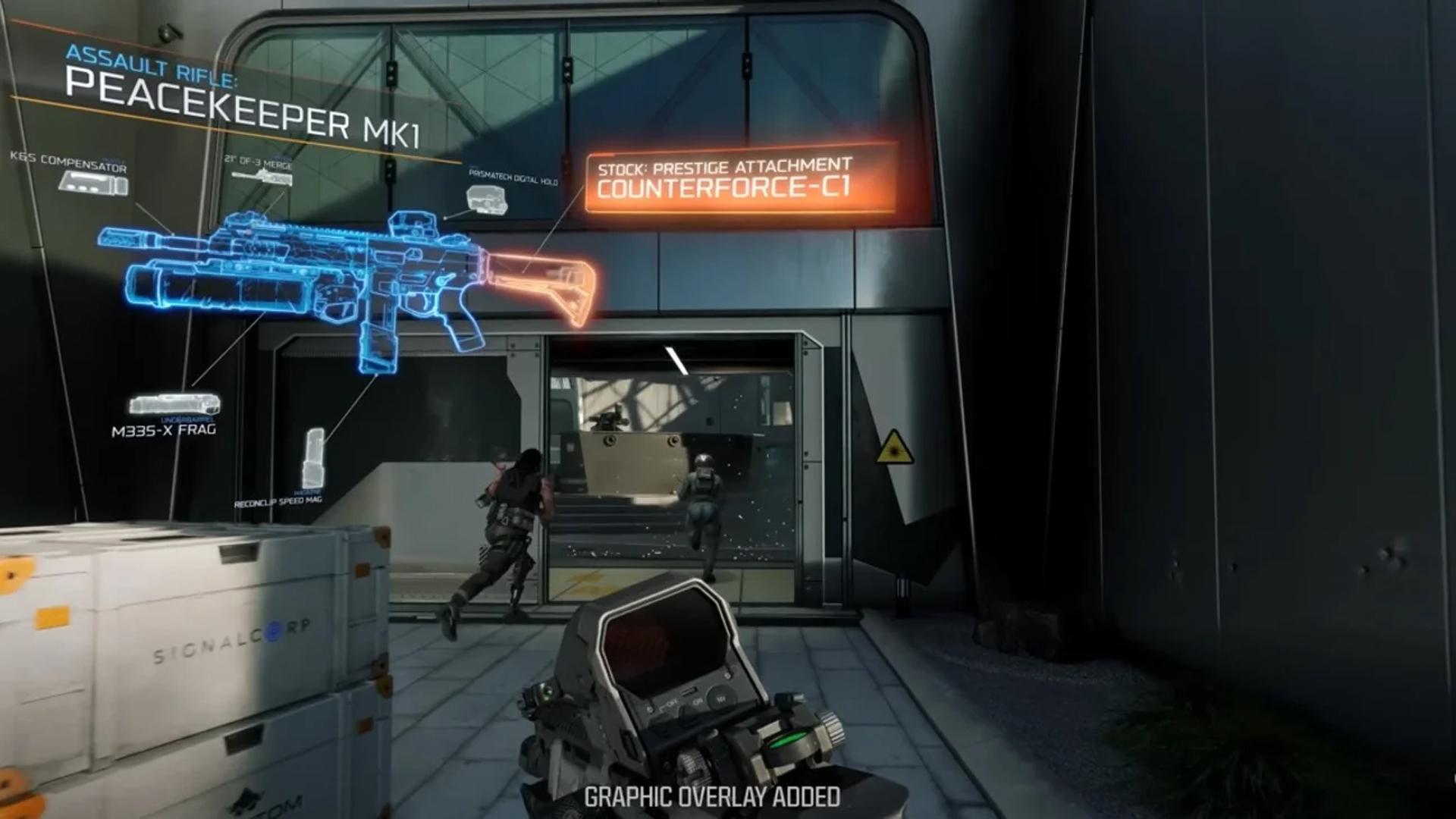1456x819 pixels.
Task: Select the Reconclip Speed Mag magazine icon
Action: tap(313, 458)
